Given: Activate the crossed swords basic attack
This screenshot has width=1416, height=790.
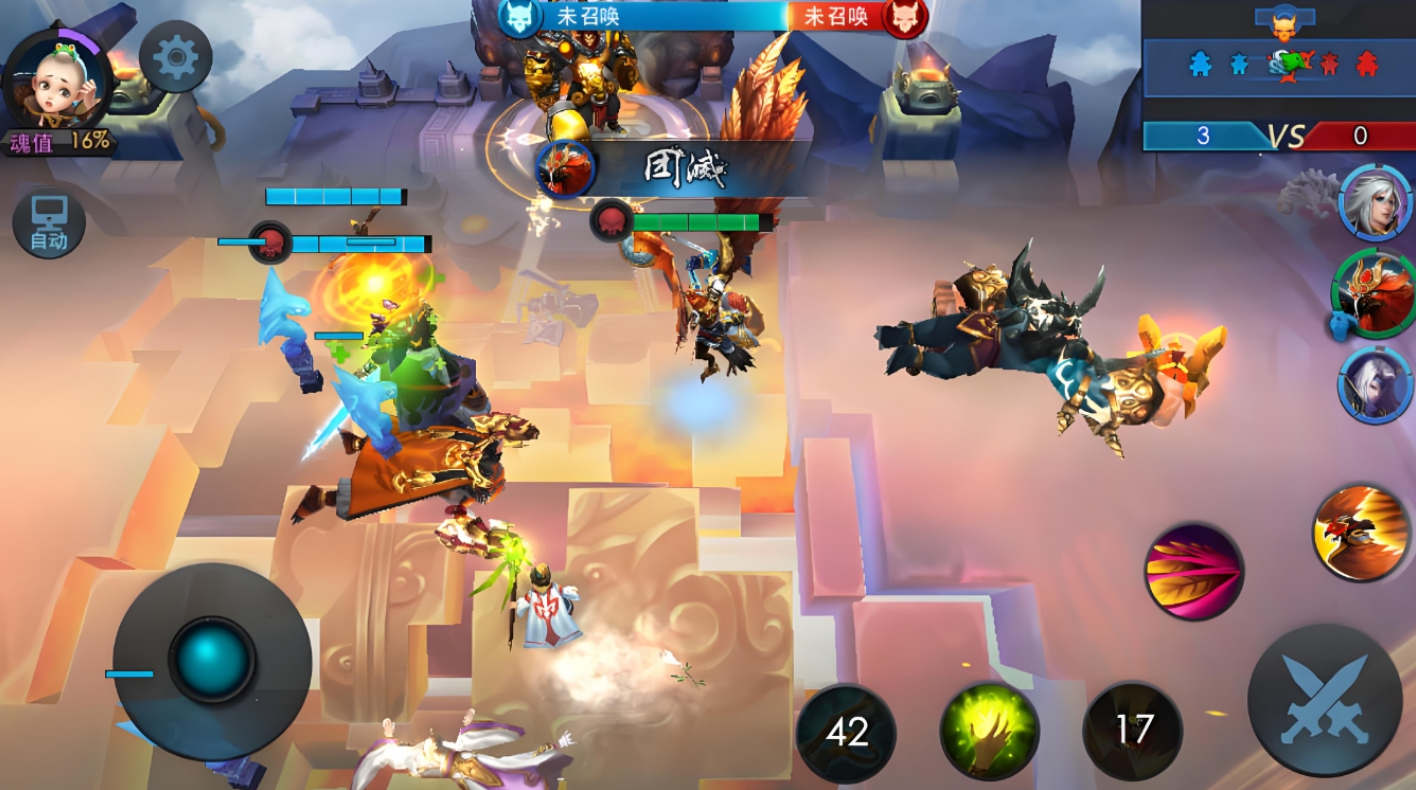Looking at the screenshot, I should pos(1324,699).
